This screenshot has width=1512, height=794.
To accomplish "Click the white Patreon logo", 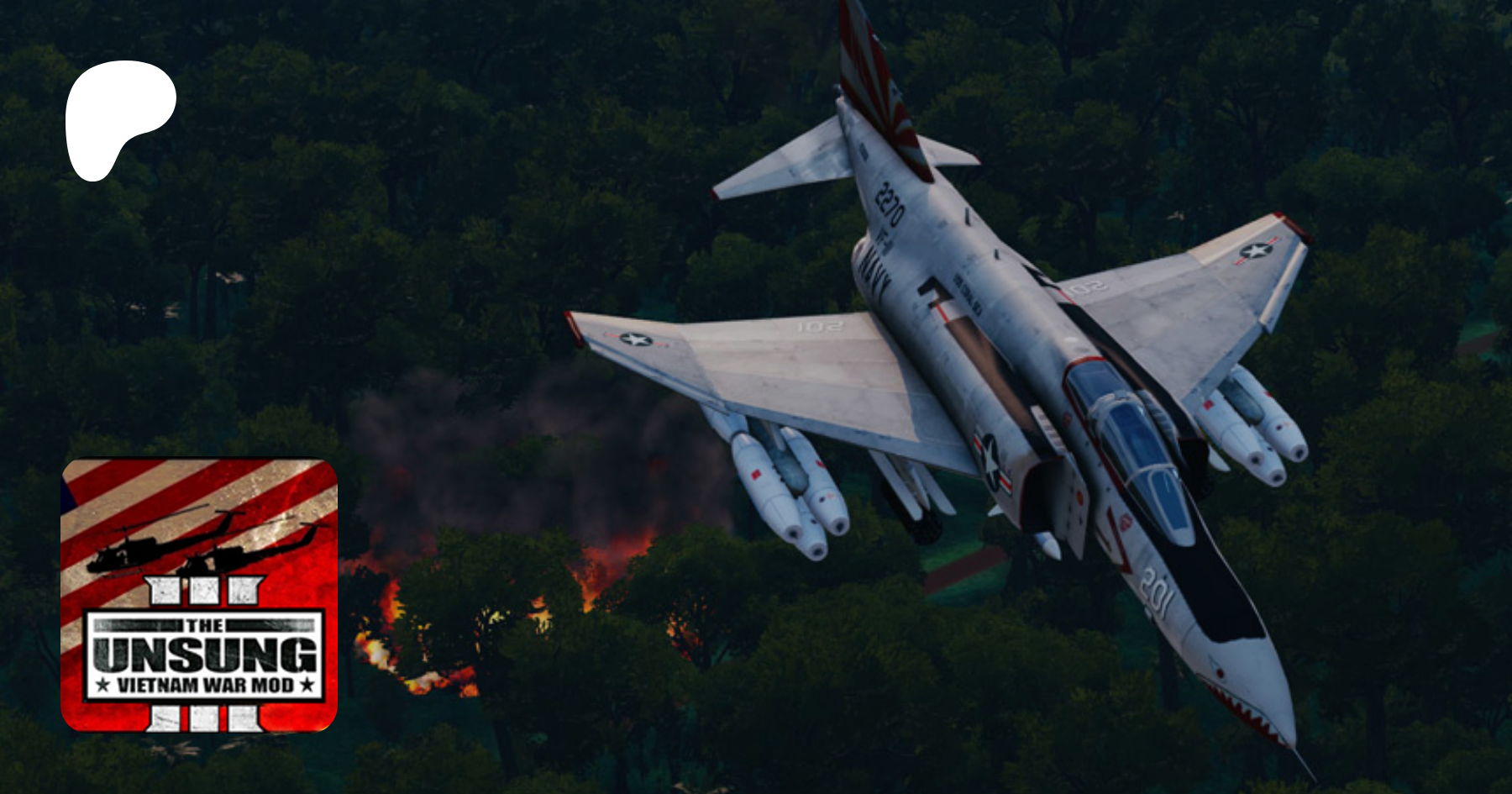I will click(118, 118).
